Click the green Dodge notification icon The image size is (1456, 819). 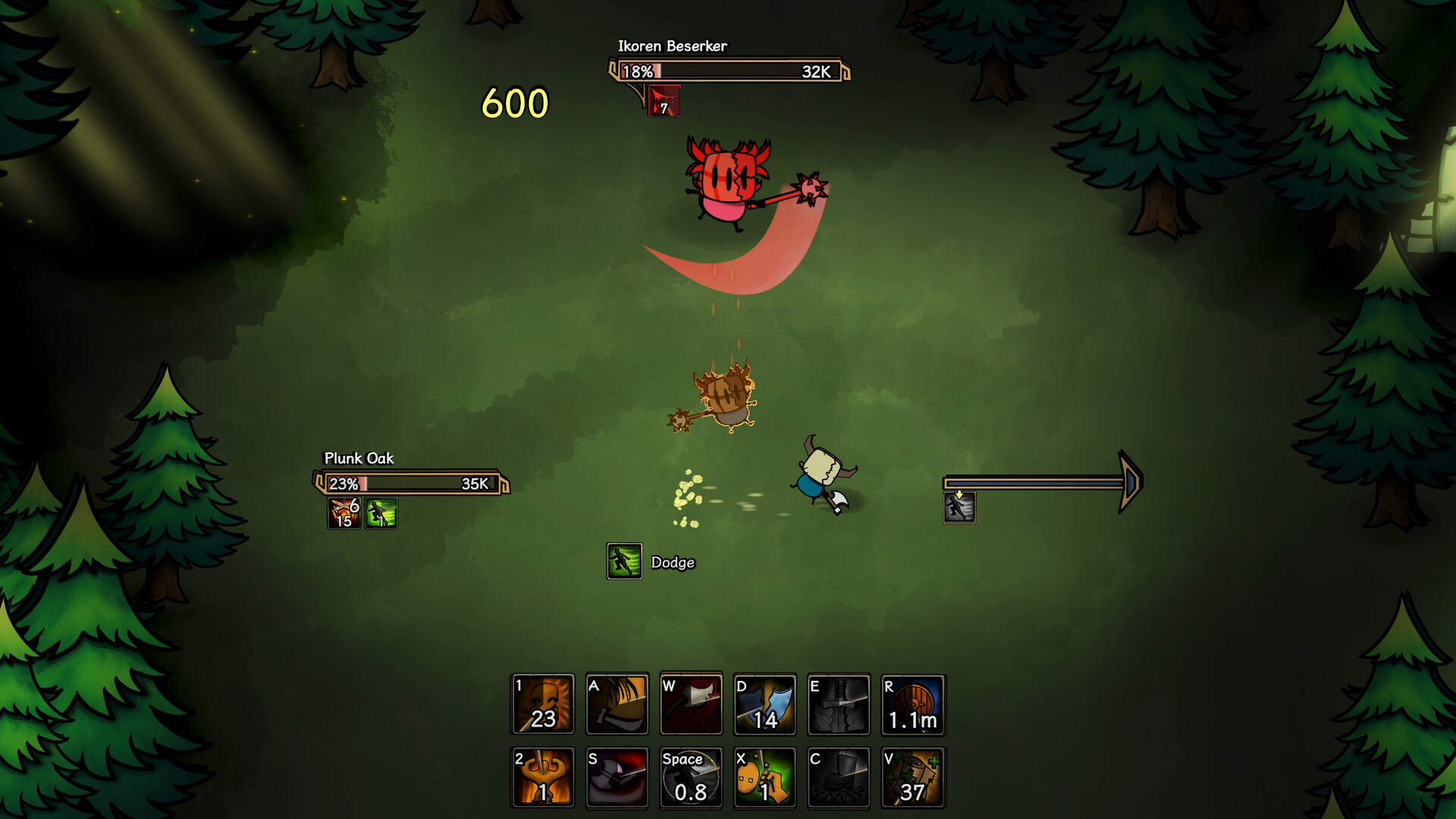tap(624, 562)
